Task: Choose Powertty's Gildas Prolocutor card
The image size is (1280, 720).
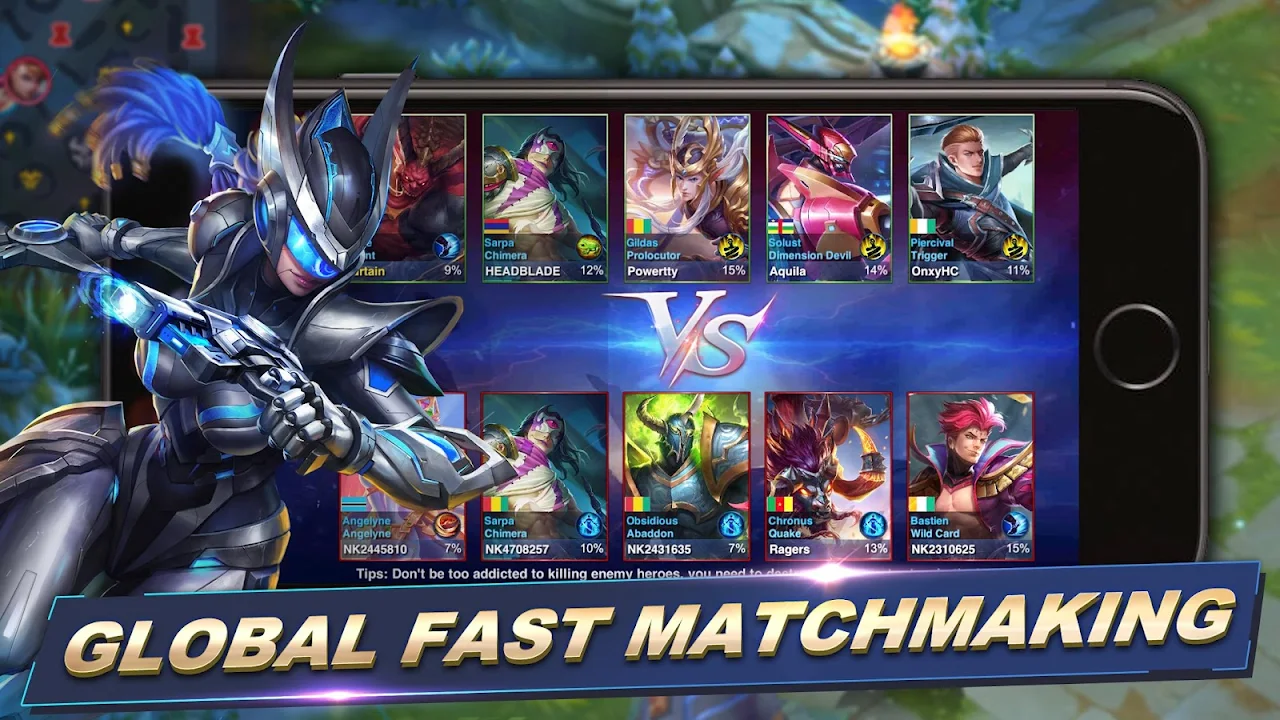Action: [687, 197]
